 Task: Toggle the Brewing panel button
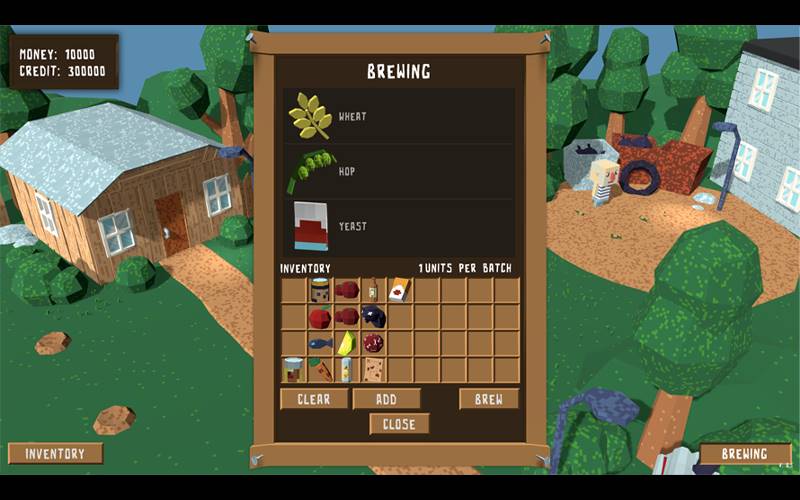point(745,454)
